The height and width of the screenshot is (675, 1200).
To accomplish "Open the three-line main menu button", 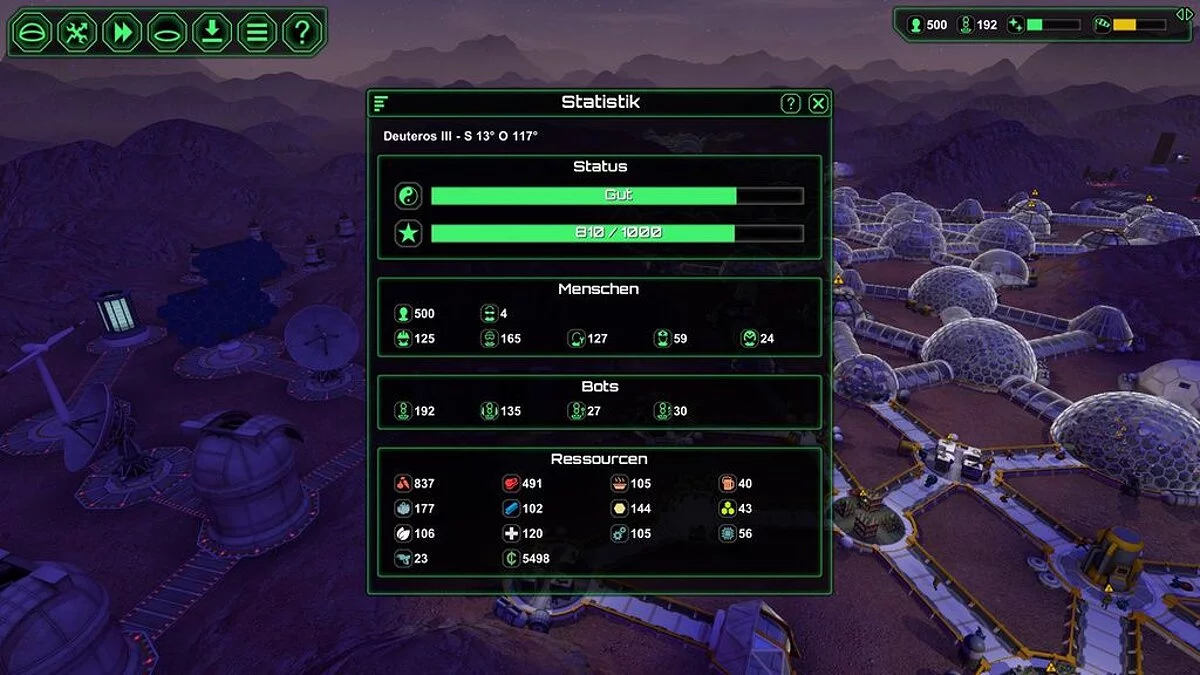I will click(257, 33).
